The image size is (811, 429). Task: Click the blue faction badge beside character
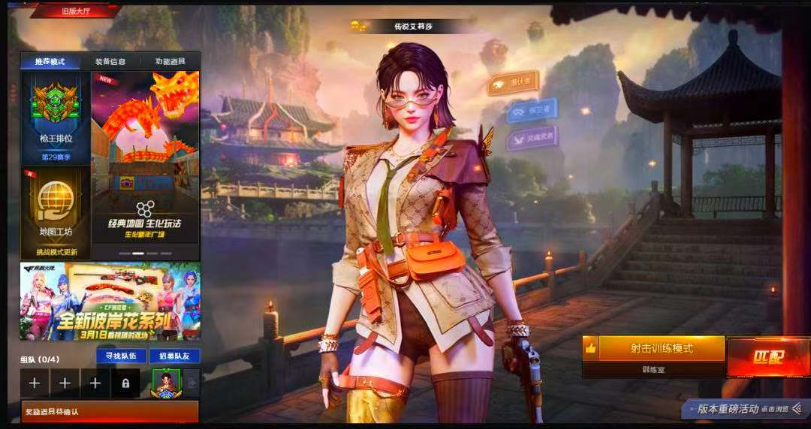[530, 110]
